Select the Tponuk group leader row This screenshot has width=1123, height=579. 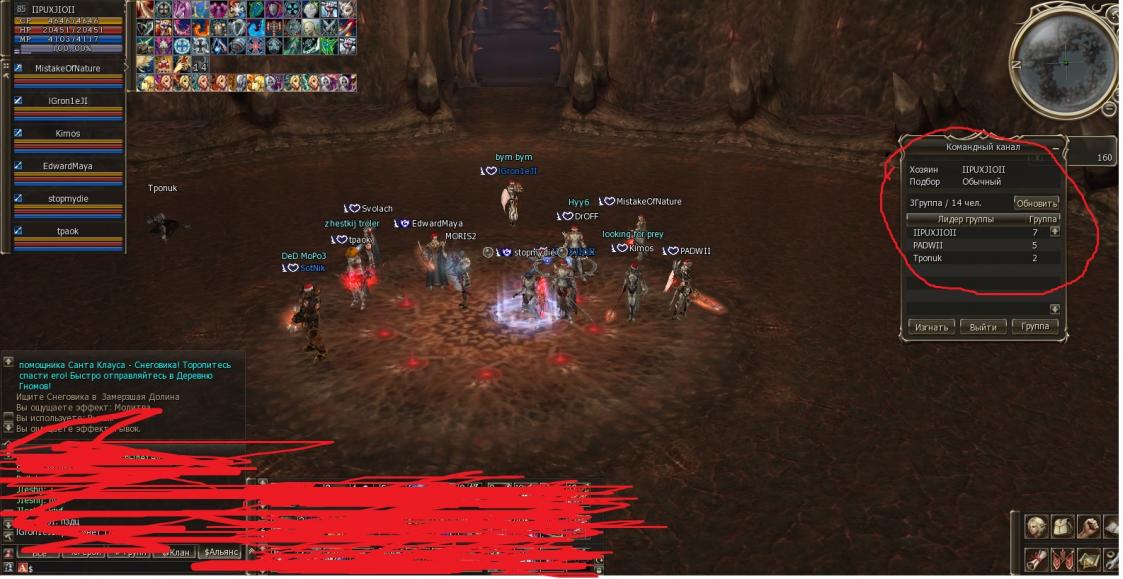click(x=975, y=258)
